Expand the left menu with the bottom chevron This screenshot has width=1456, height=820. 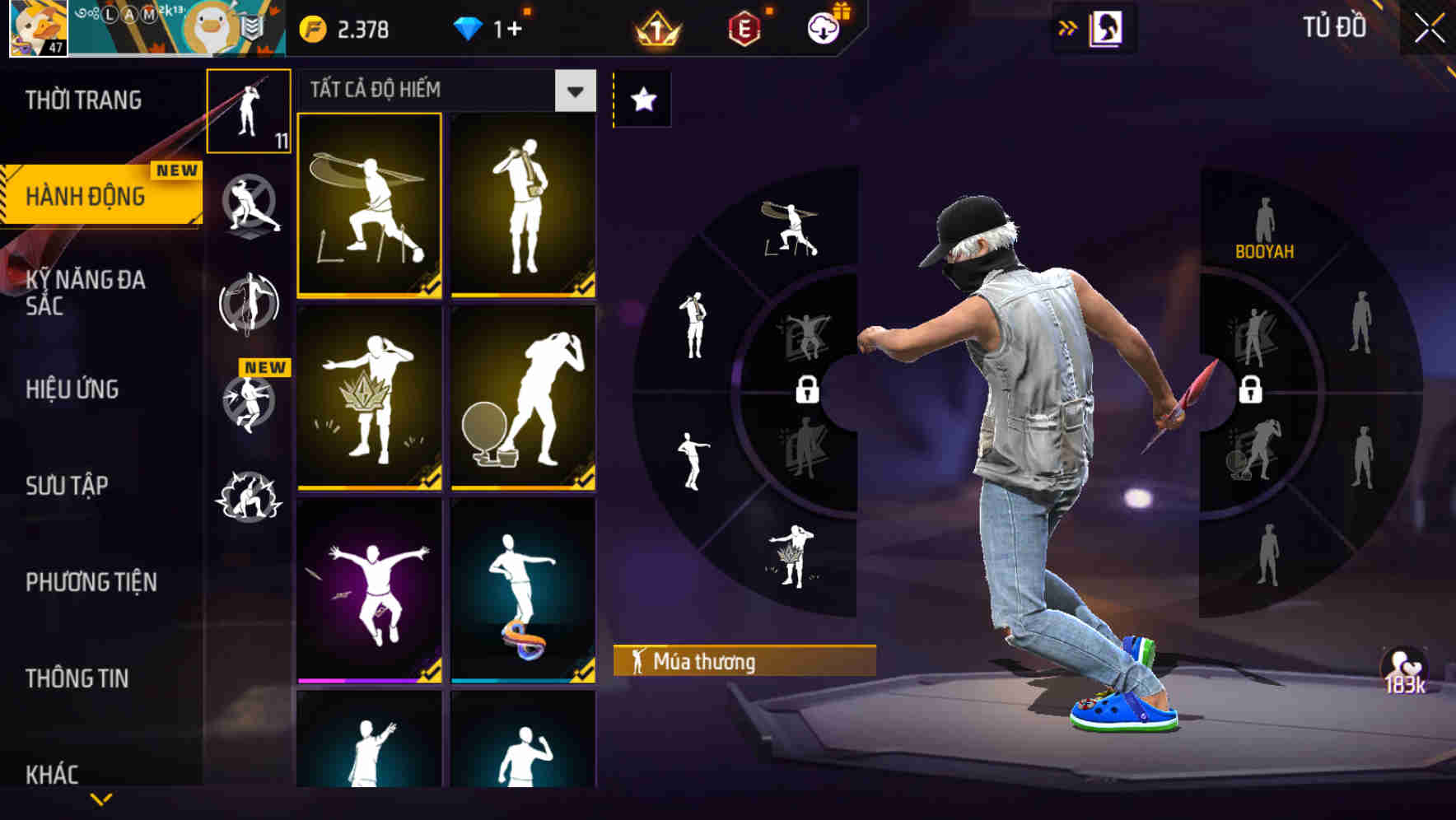(x=100, y=800)
